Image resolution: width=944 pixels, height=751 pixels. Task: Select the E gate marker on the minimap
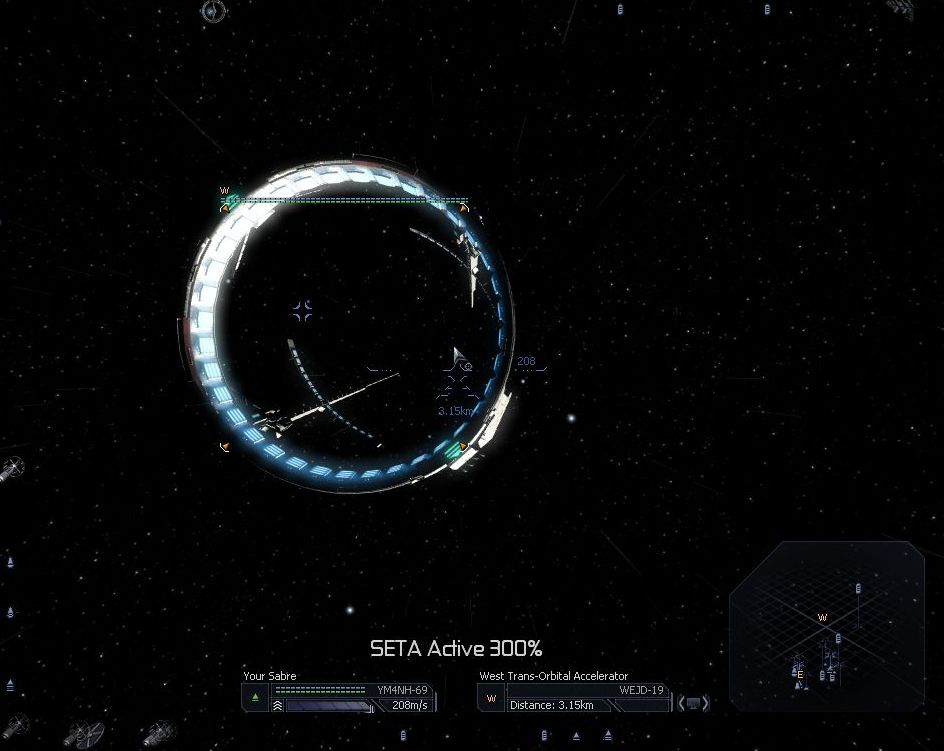tap(800, 674)
